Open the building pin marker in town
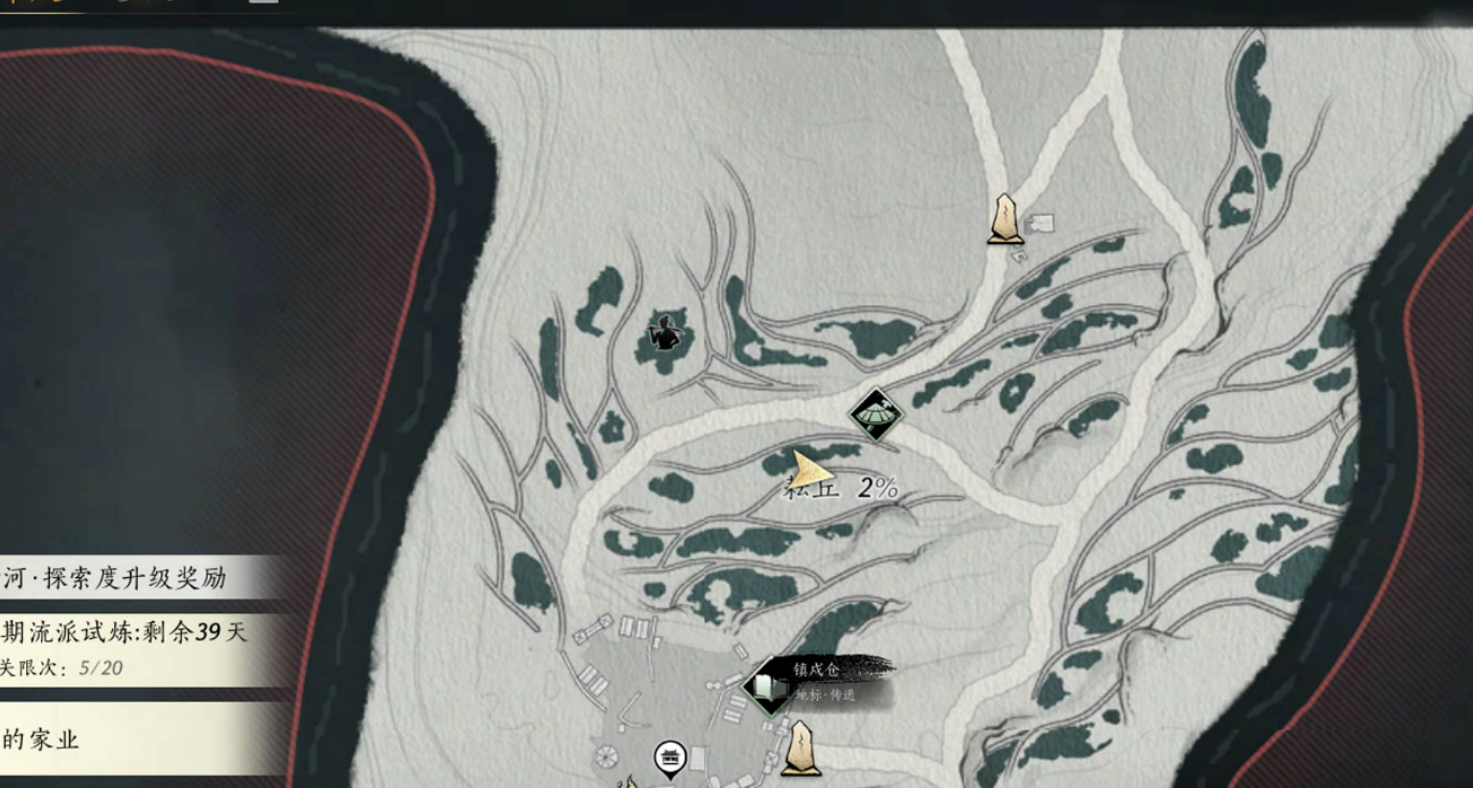 point(670,759)
